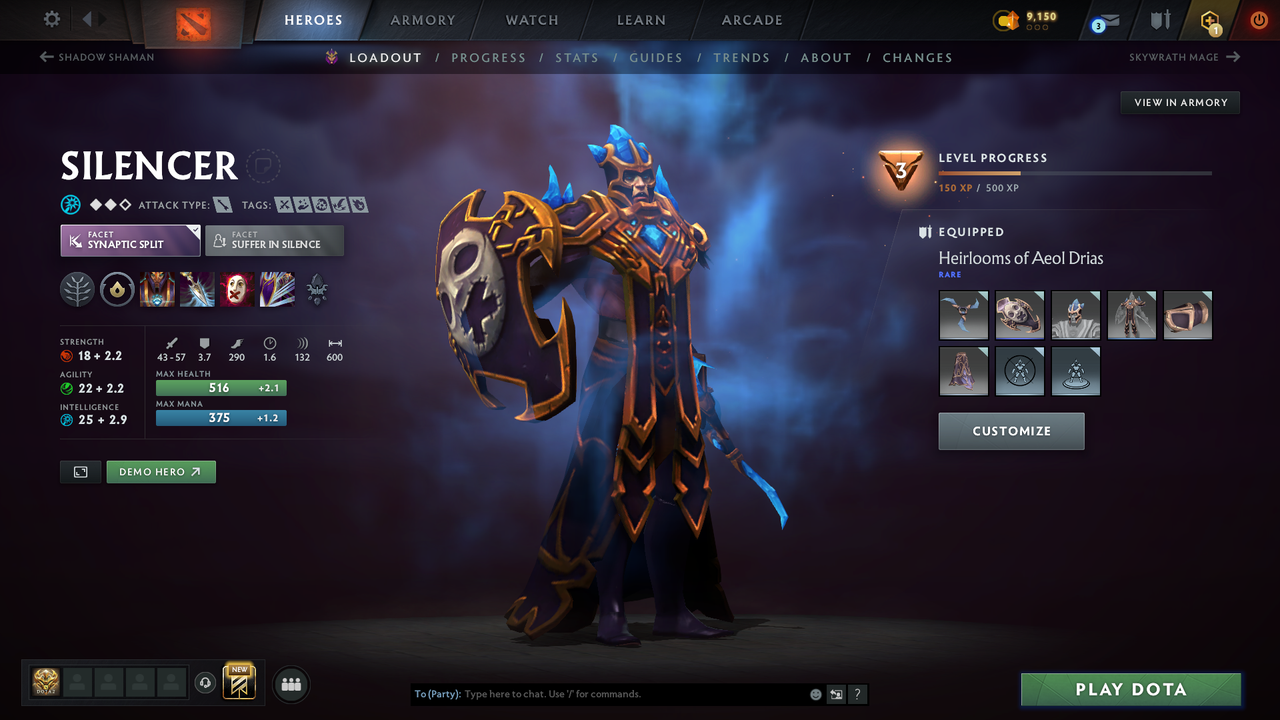Image resolution: width=1280 pixels, height=720 pixels.
Task: Click the Last Word muted-face ability icon
Action: 237,289
